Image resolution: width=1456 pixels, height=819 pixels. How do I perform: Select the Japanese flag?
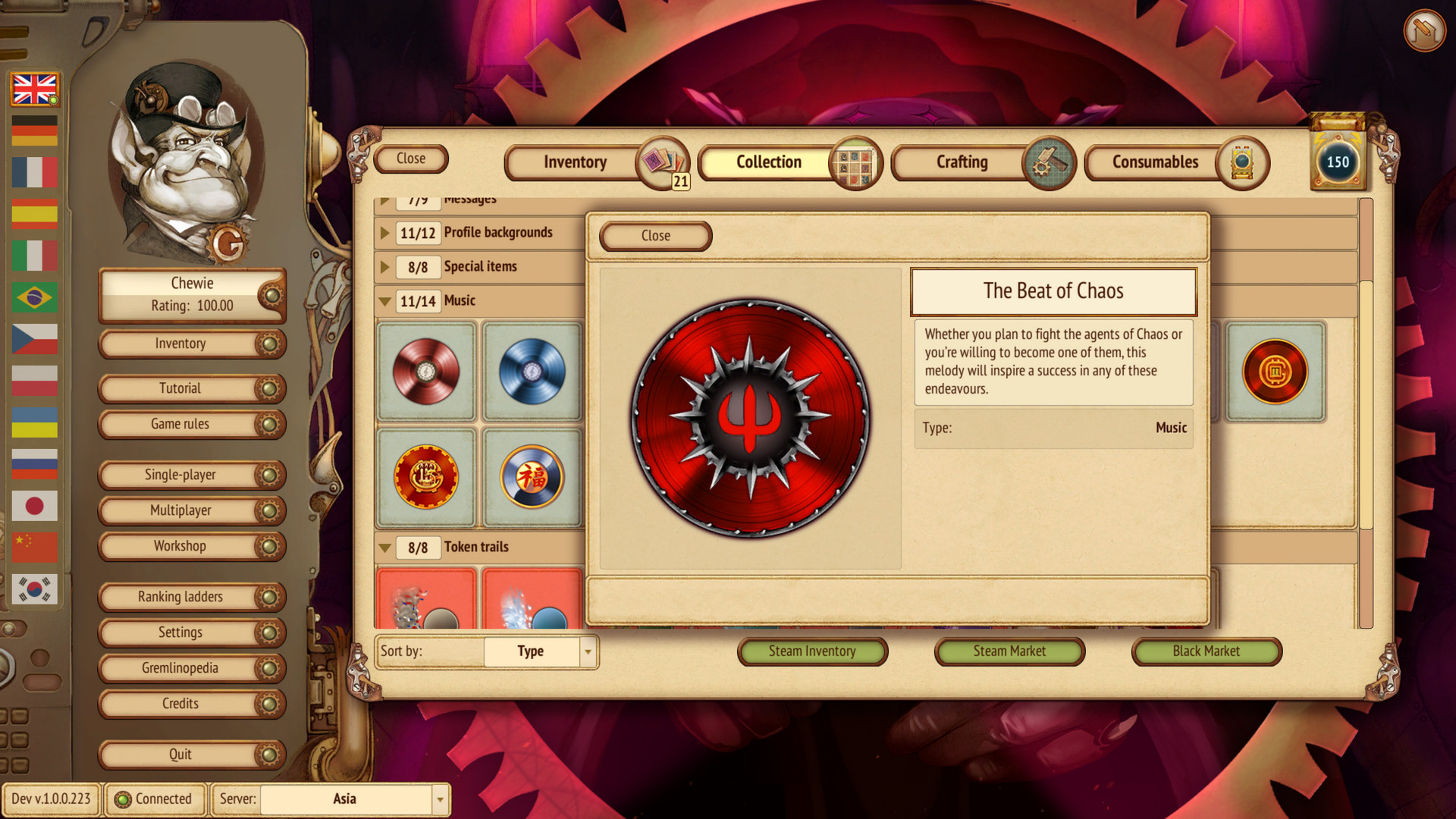click(x=34, y=506)
